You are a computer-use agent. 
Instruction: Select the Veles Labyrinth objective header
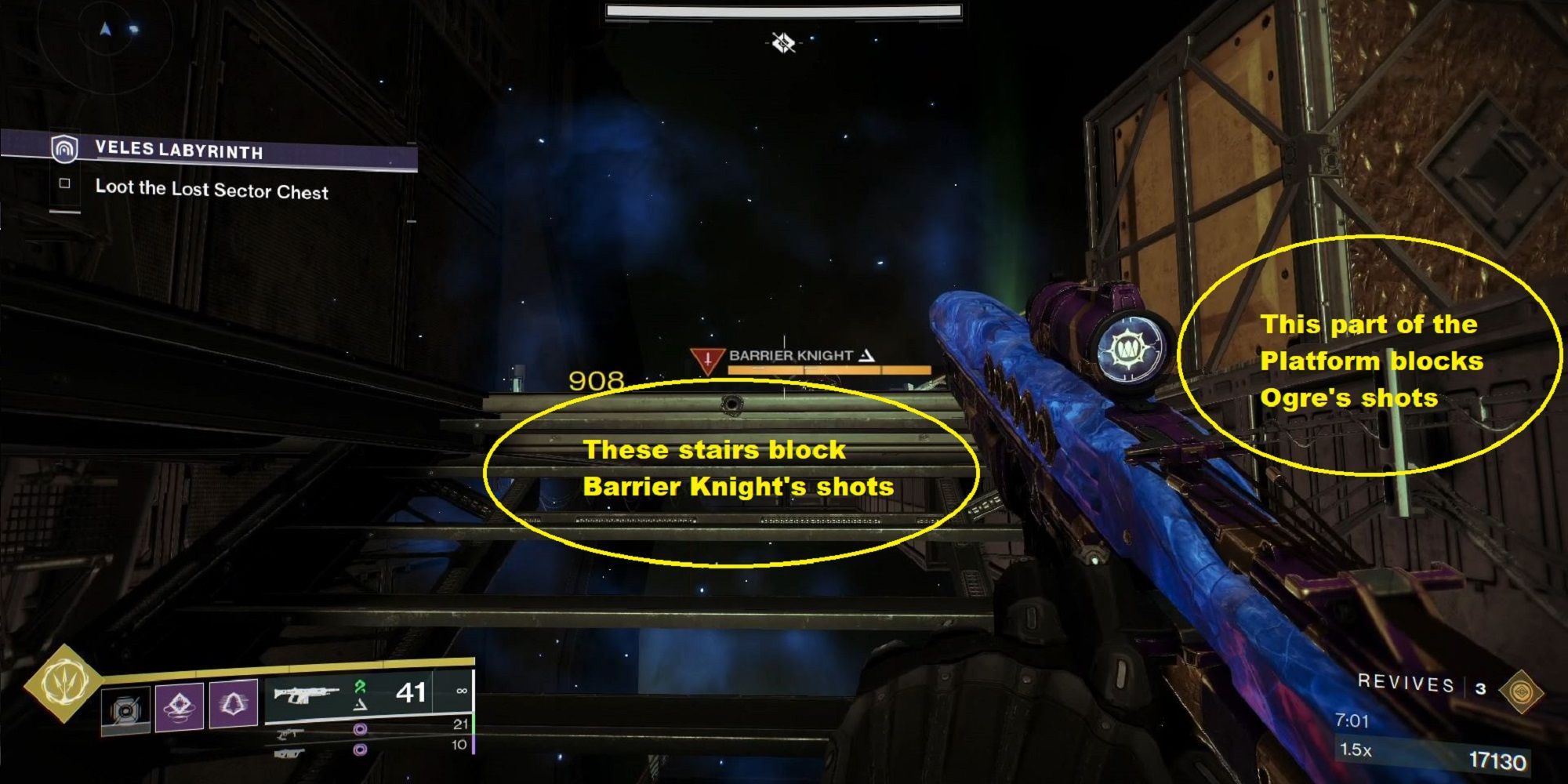coord(179,150)
